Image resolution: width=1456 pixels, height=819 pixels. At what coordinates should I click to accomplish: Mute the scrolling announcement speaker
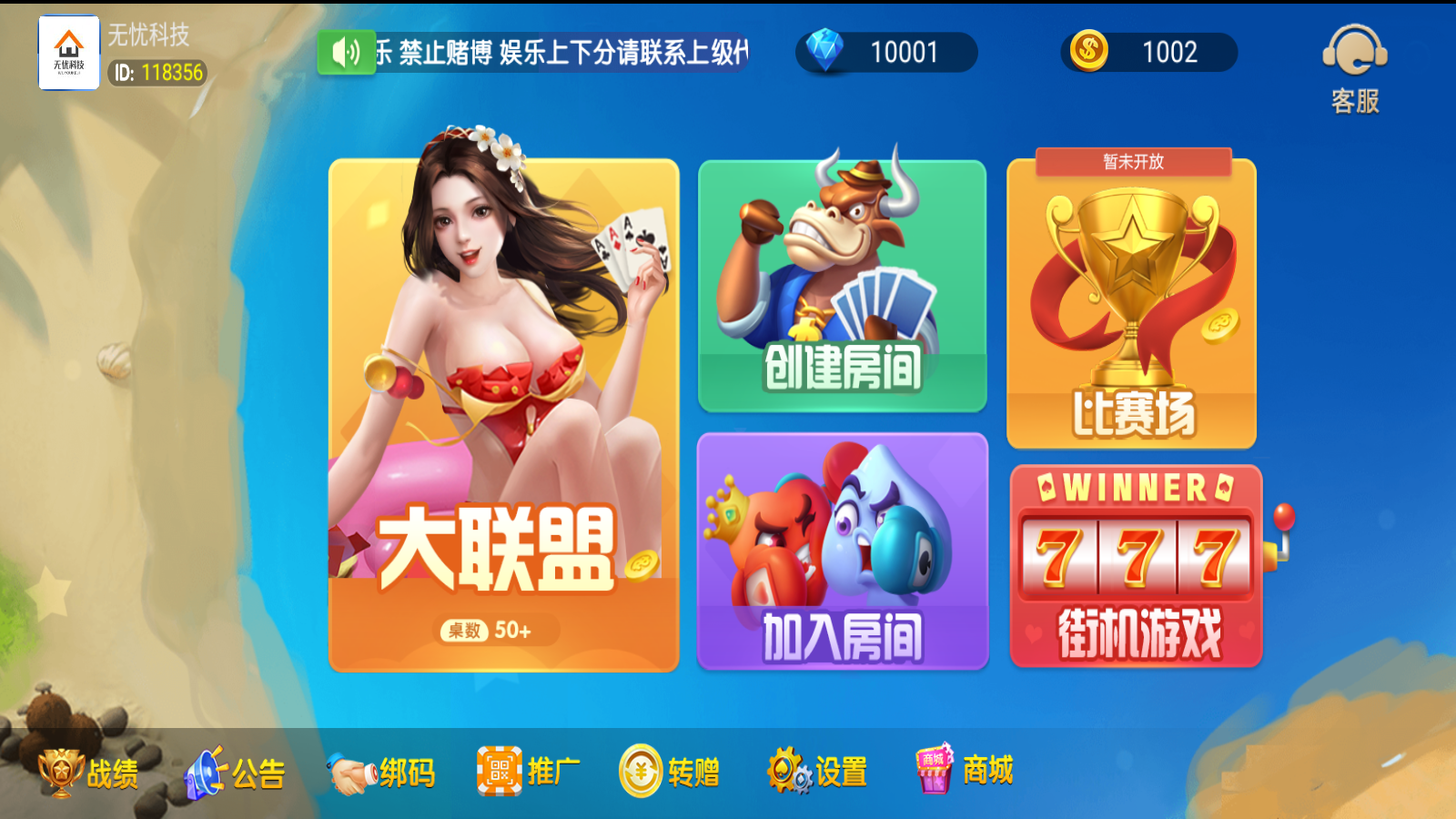(346, 52)
